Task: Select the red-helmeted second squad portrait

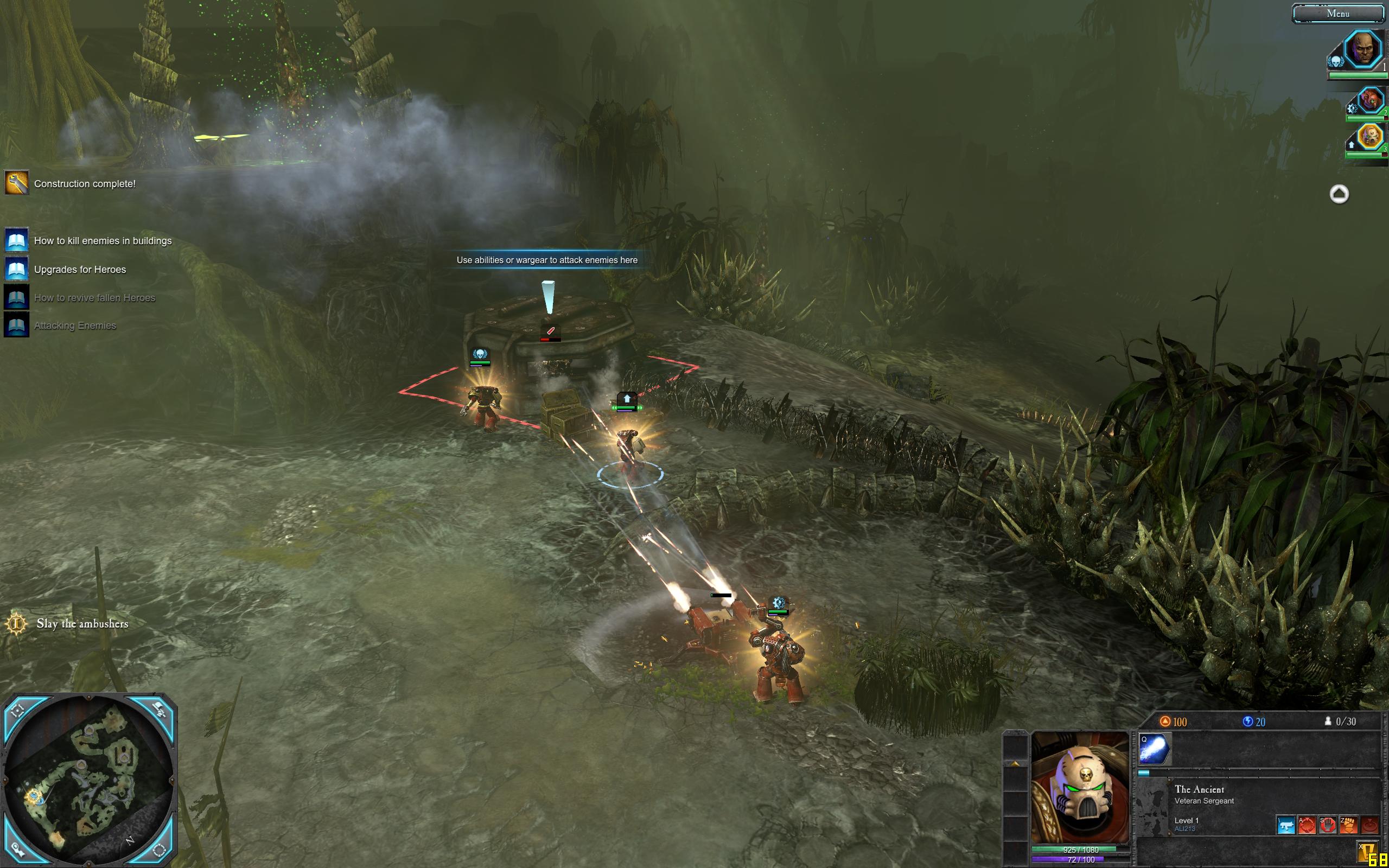Action: [x=1370, y=100]
